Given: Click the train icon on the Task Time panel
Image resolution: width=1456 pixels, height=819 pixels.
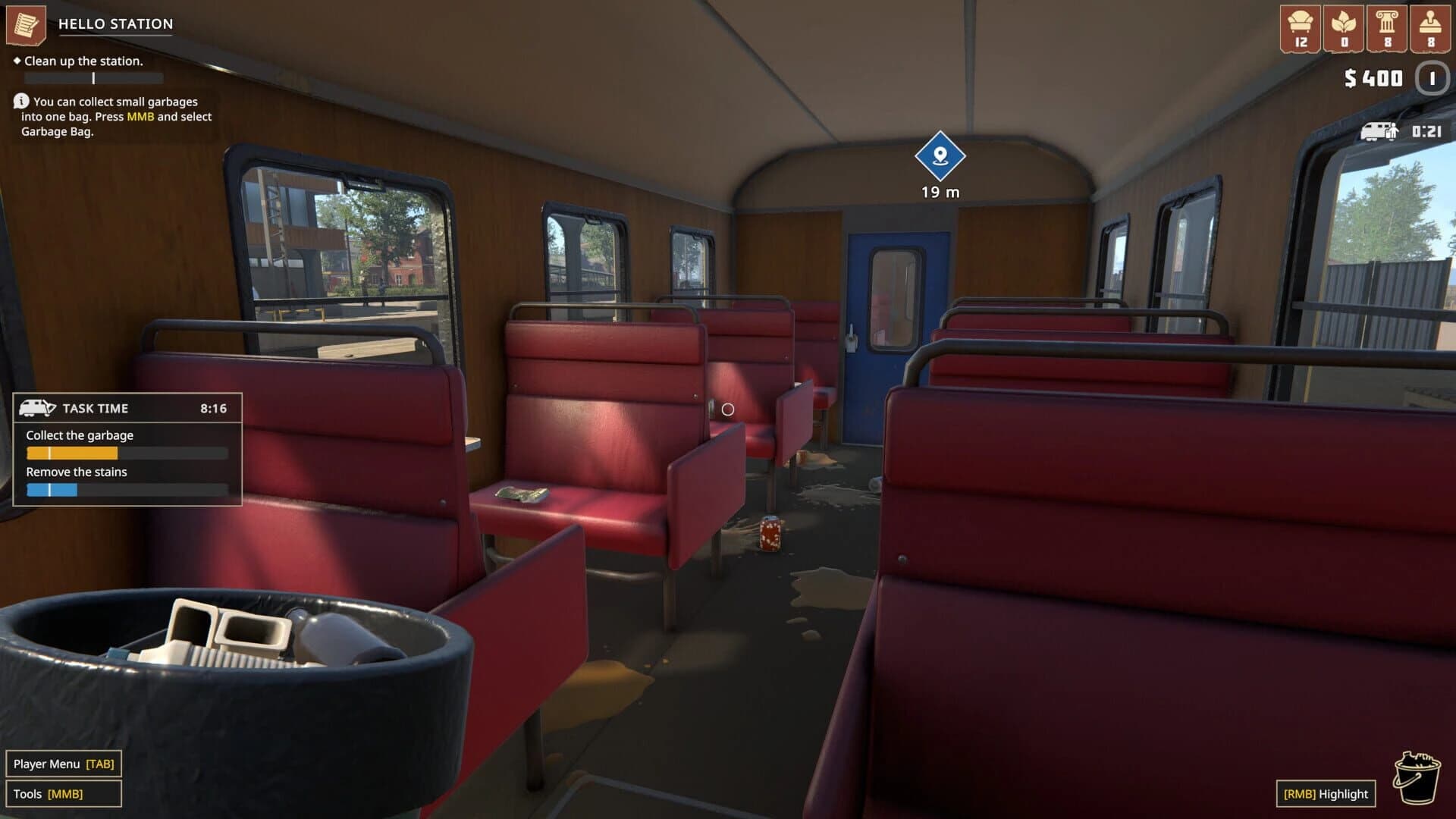Looking at the screenshot, I should click(x=40, y=406).
